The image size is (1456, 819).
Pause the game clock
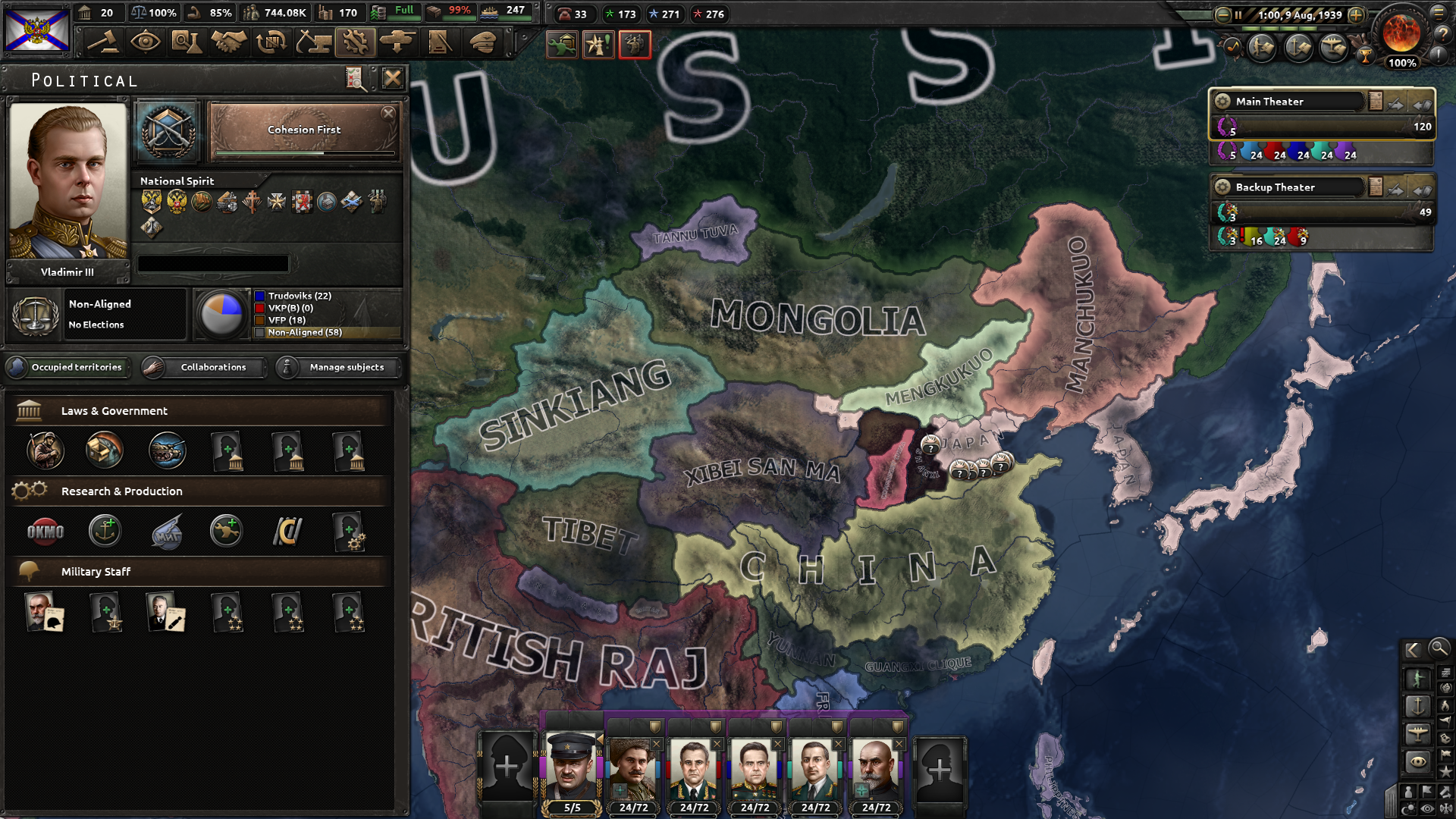pos(1239,14)
